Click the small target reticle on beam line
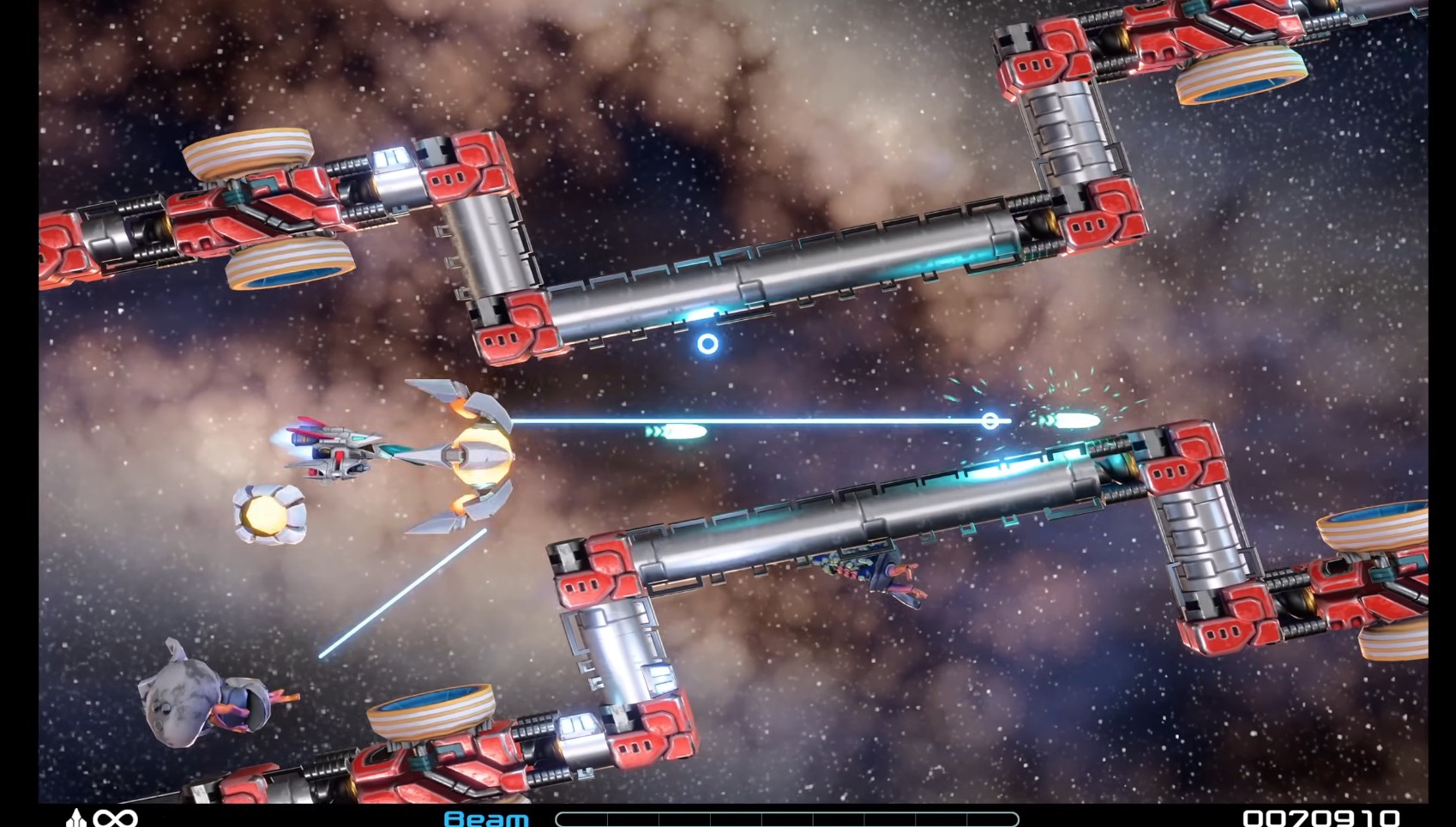The image size is (1456, 827). pos(992,420)
